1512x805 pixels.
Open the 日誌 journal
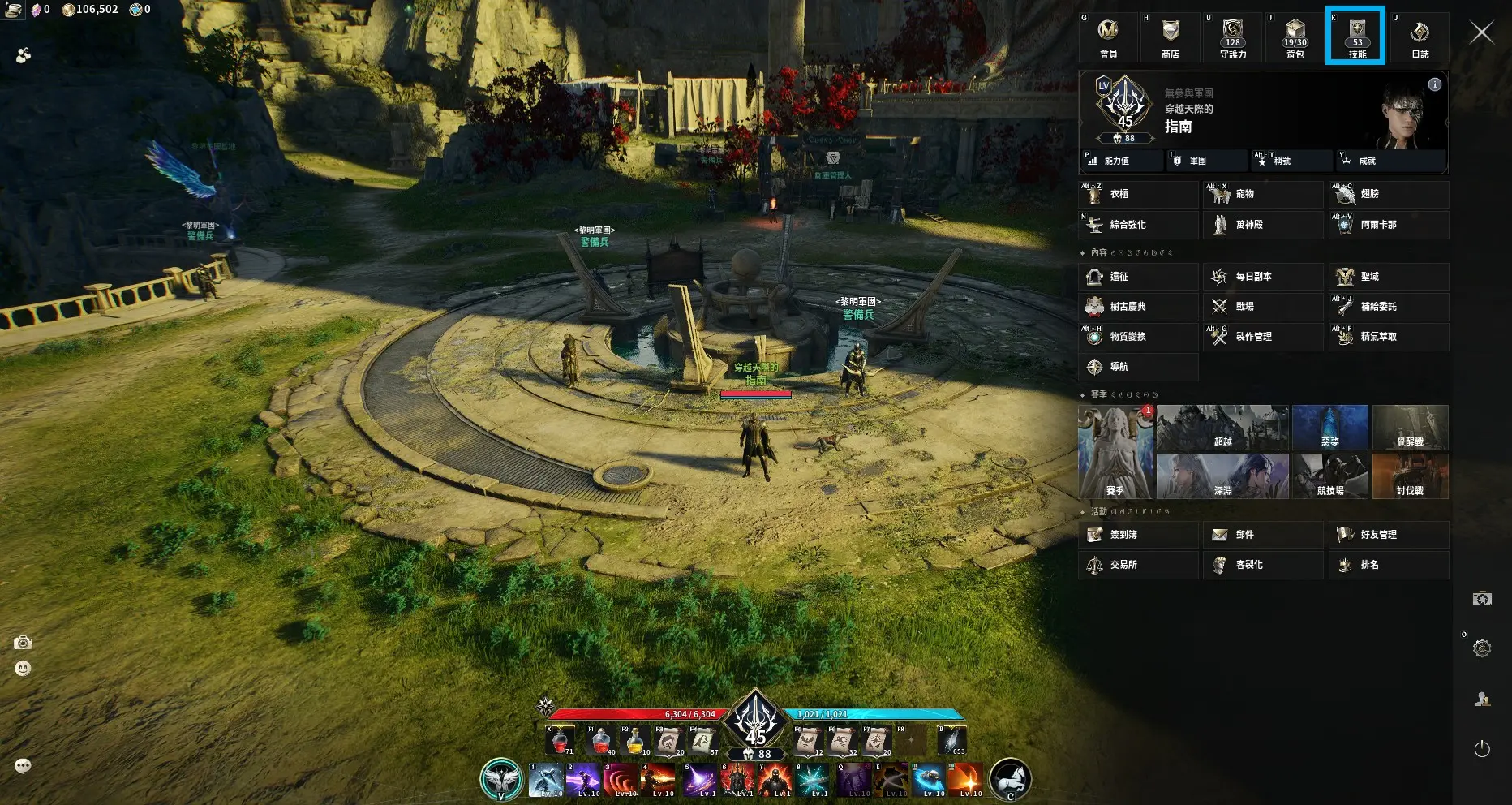pos(1420,37)
